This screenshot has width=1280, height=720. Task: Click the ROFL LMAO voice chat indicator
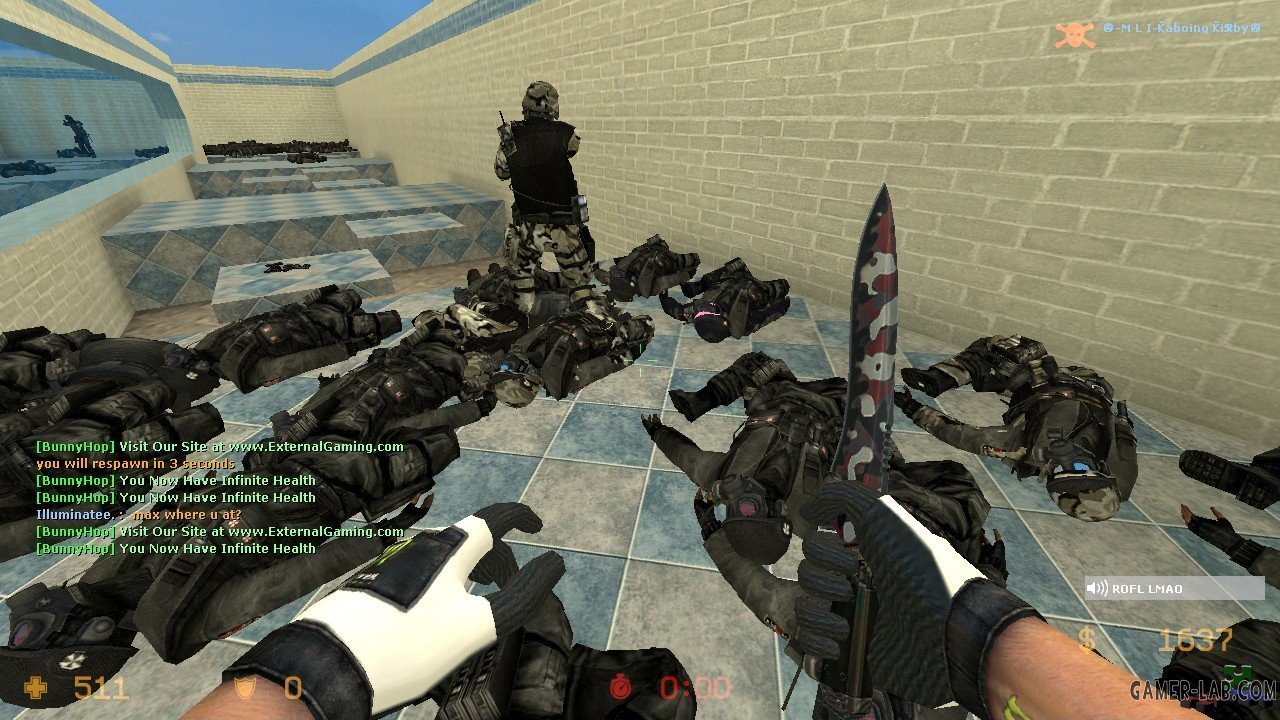tap(1174, 589)
